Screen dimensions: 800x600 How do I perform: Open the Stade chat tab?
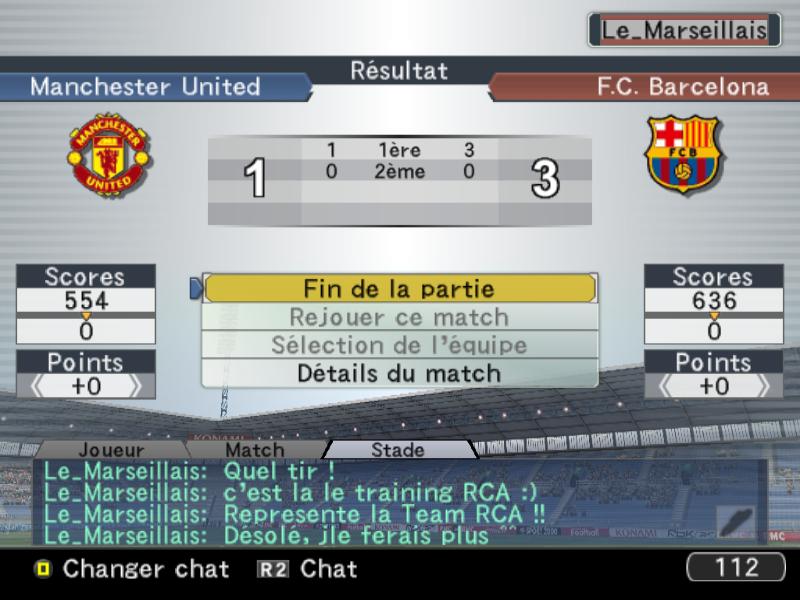tap(398, 450)
